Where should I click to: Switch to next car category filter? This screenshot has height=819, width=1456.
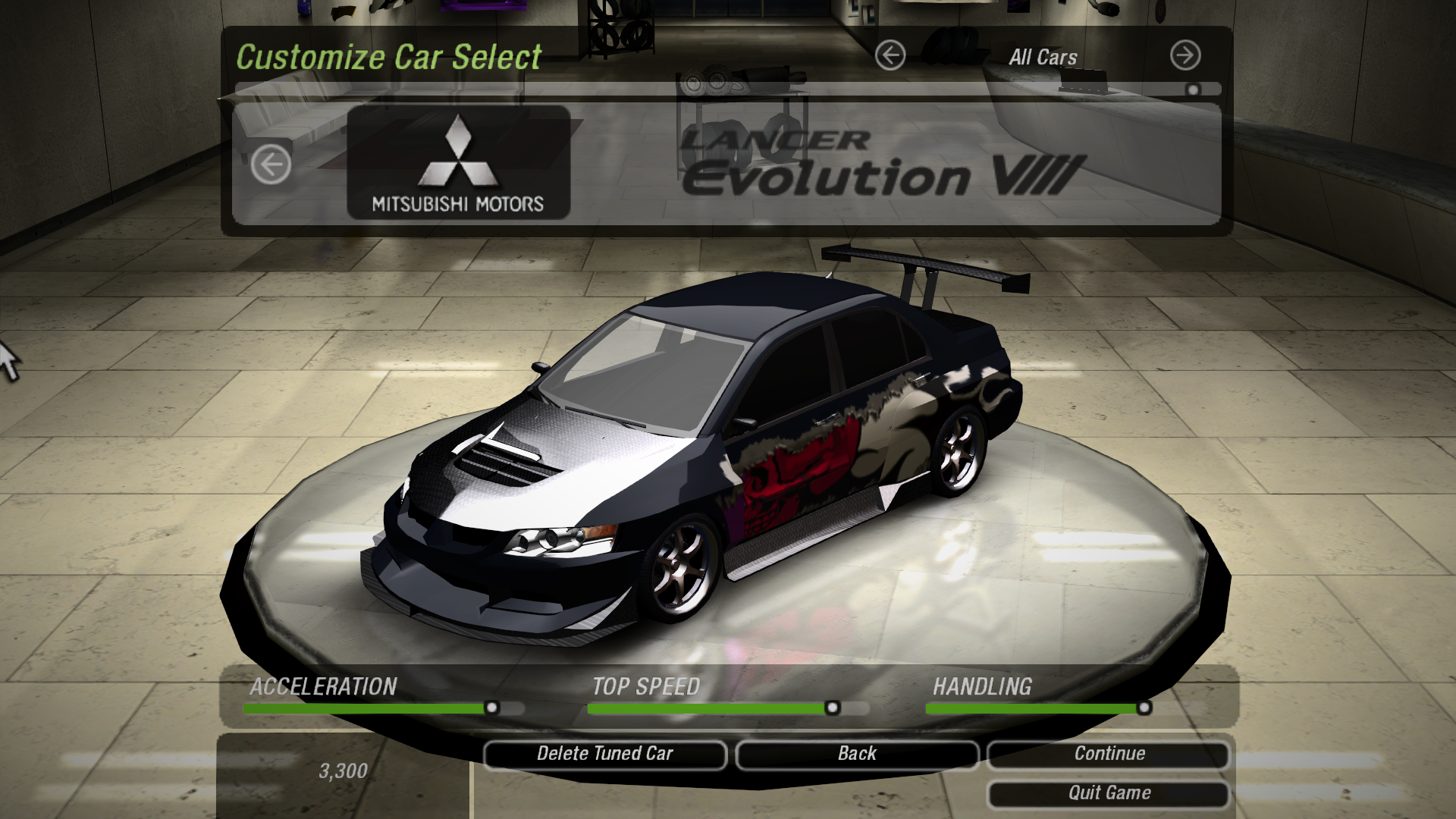click(1185, 55)
